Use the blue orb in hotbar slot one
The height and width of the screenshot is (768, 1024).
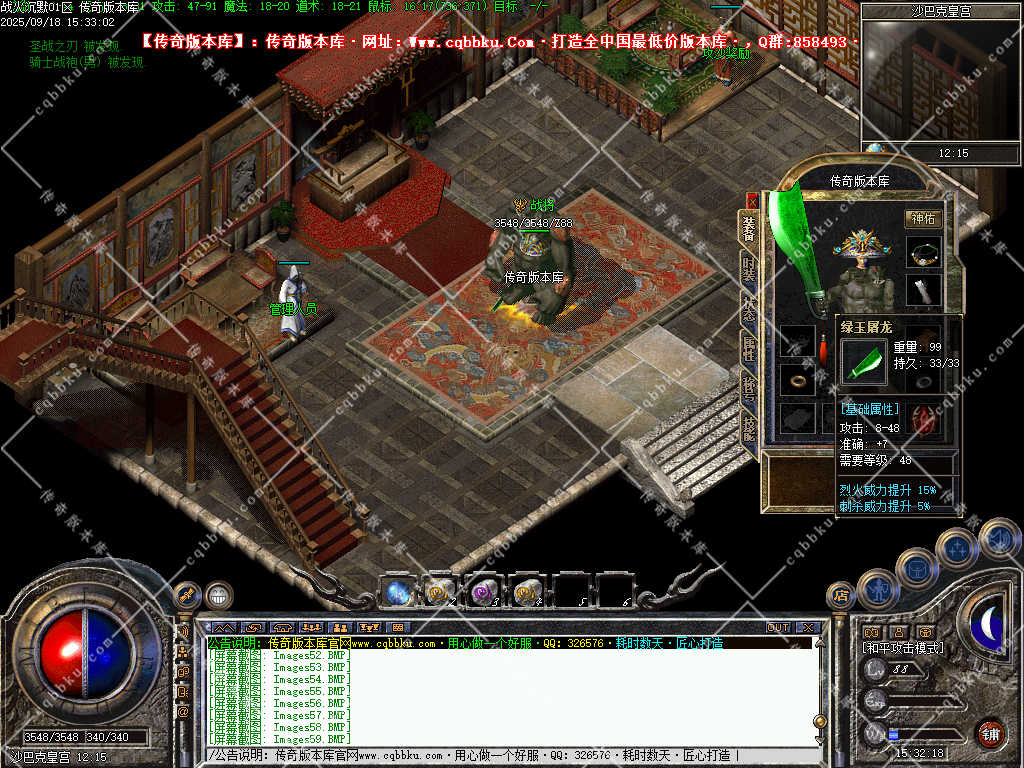(396, 592)
